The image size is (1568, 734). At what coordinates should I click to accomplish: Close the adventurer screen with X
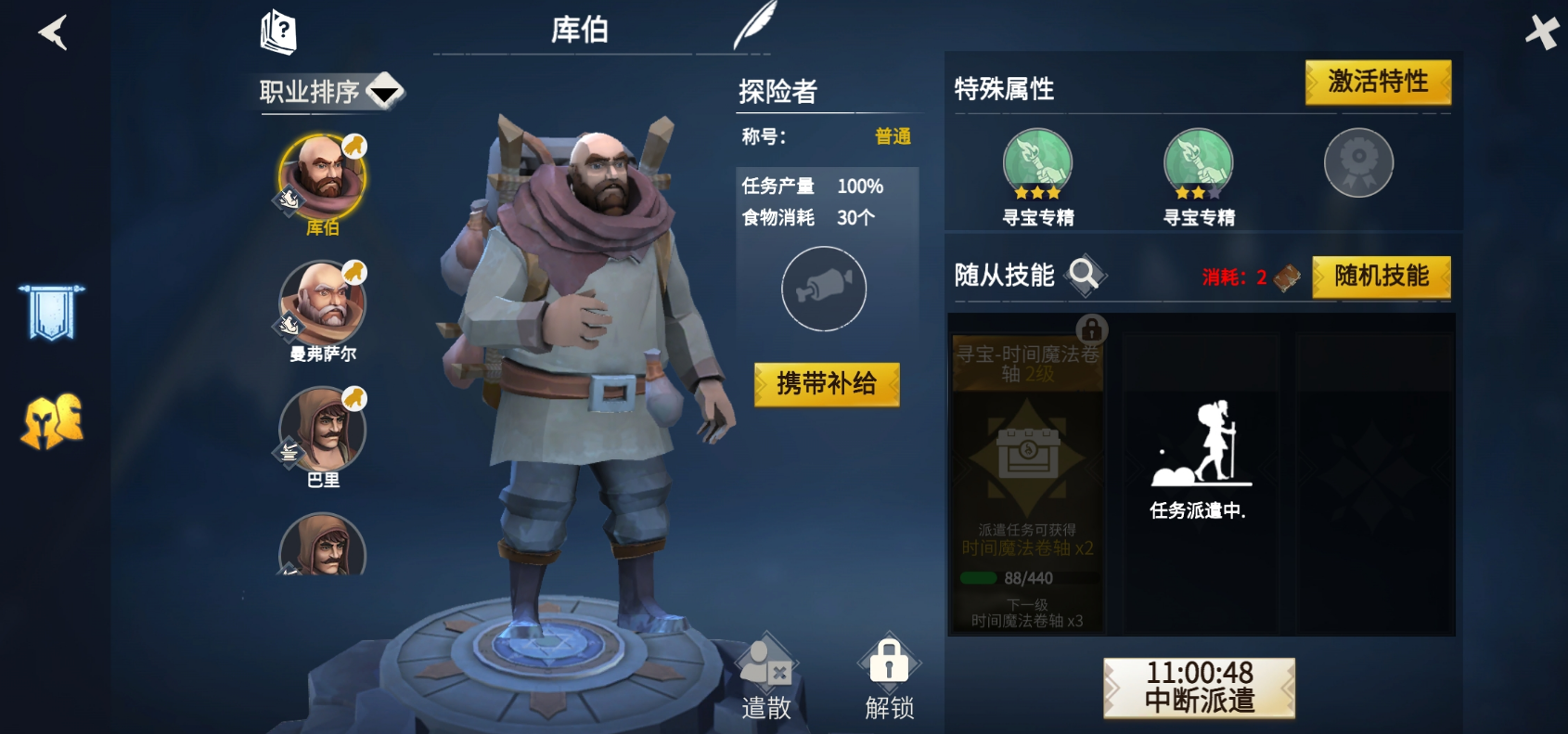pyautogui.click(x=1542, y=32)
